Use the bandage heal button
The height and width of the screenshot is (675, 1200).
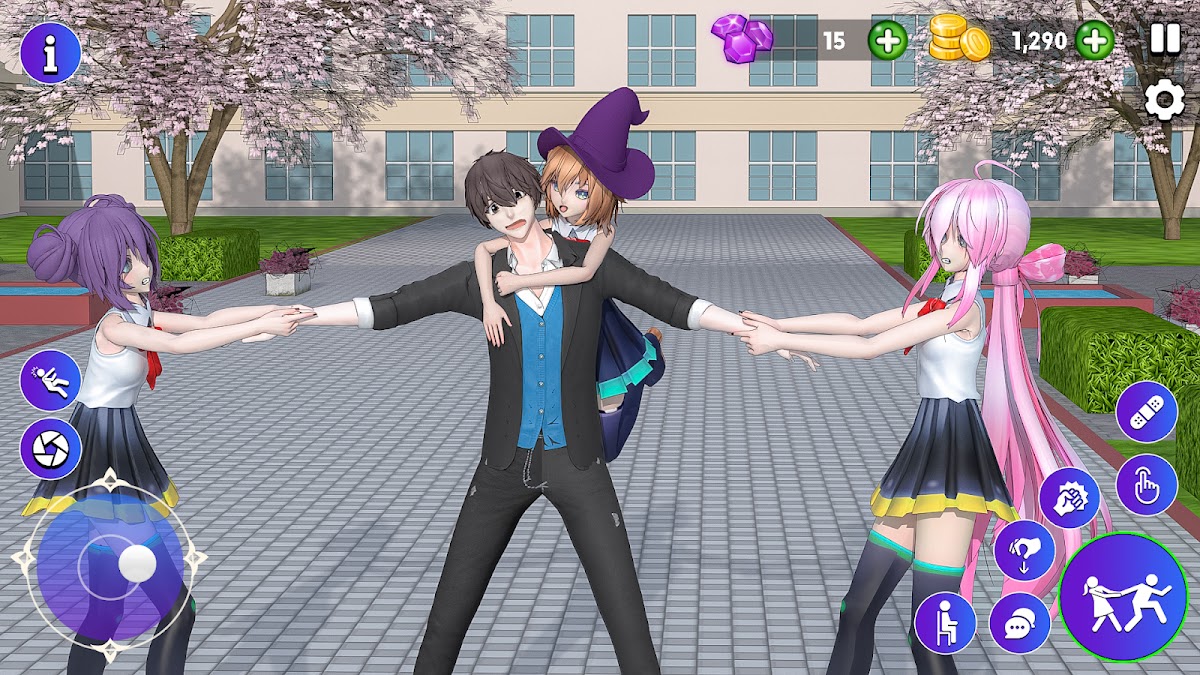coord(1146,411)
